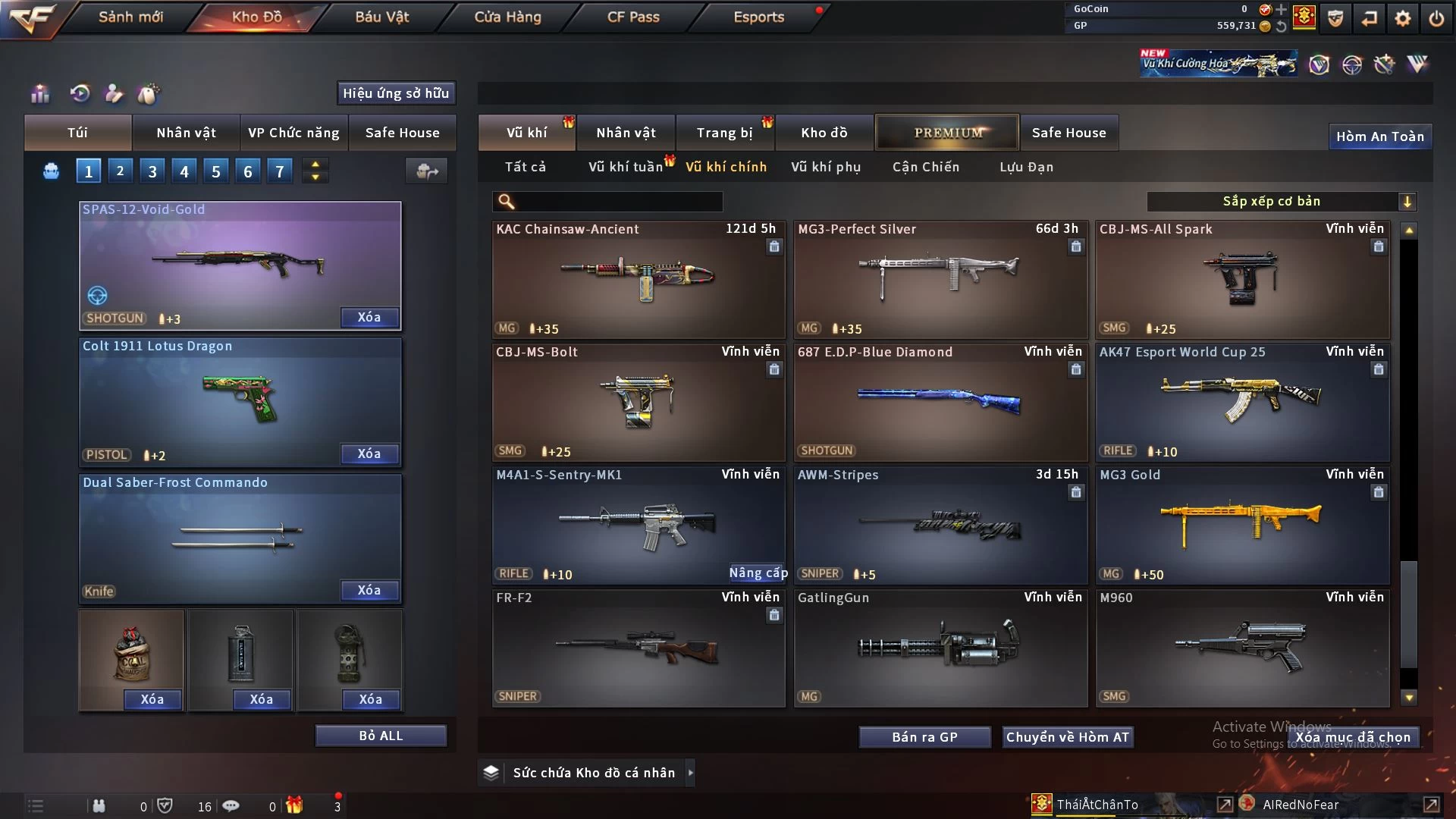1456x819 pixels.
Task: Select the Cận Chiến filter
Action: tap(926, 167)
